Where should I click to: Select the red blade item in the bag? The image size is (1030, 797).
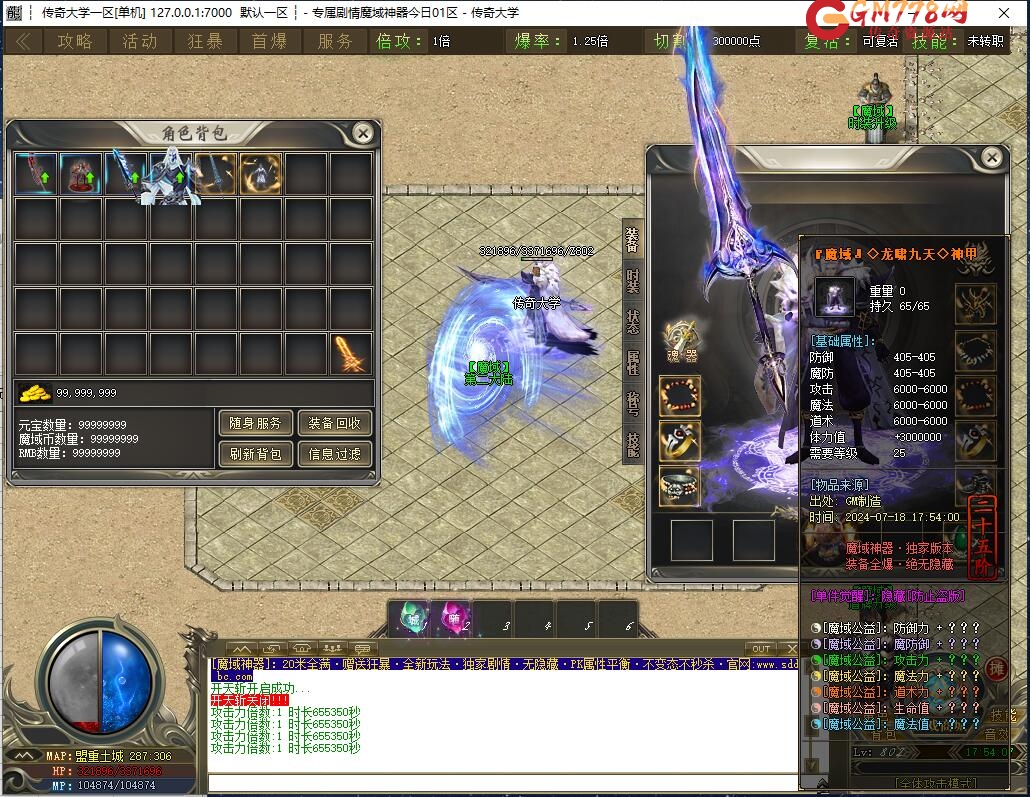[36, 174]
